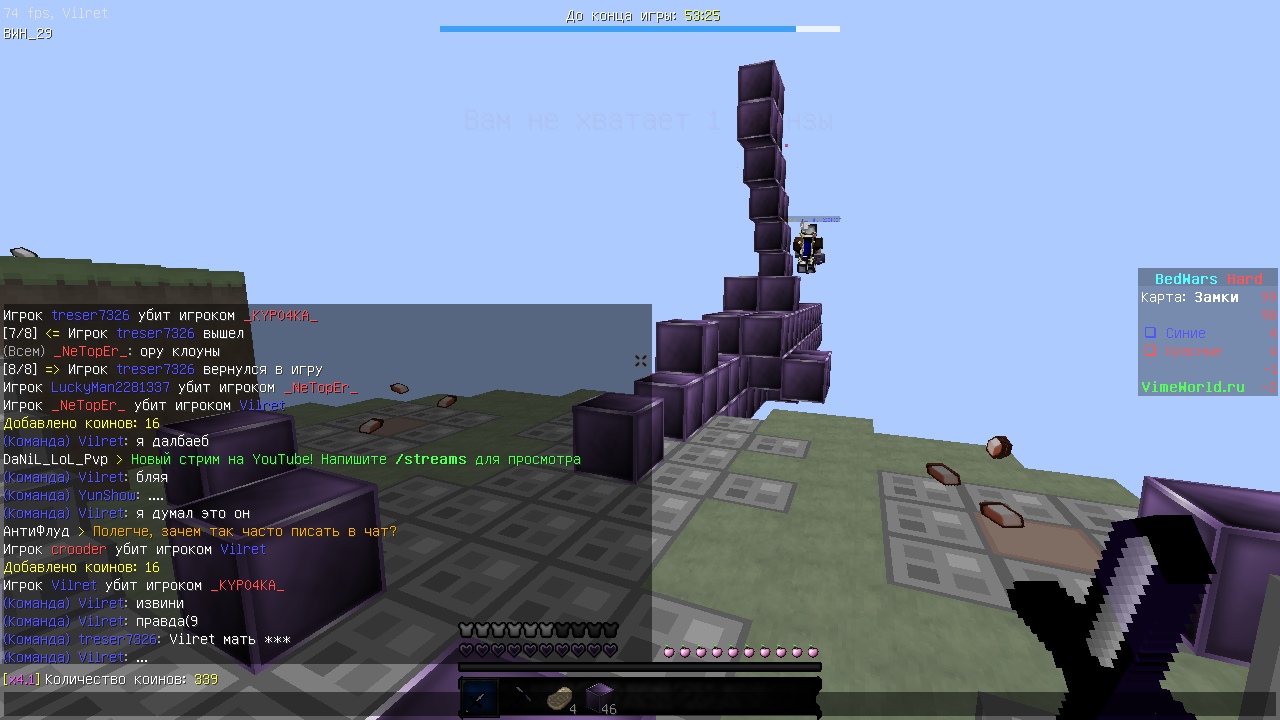Select the cooked steak stack in the hotbar
The width and height of the screenshot is (1280, 720).
[x=559, y=697]
